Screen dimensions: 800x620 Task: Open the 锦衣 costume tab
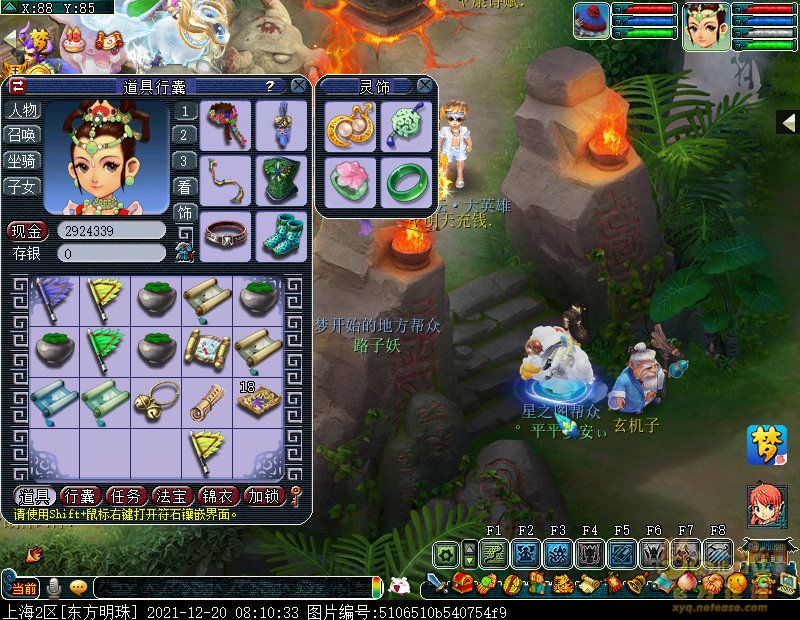pyautogui.click(x=218, y=496)
